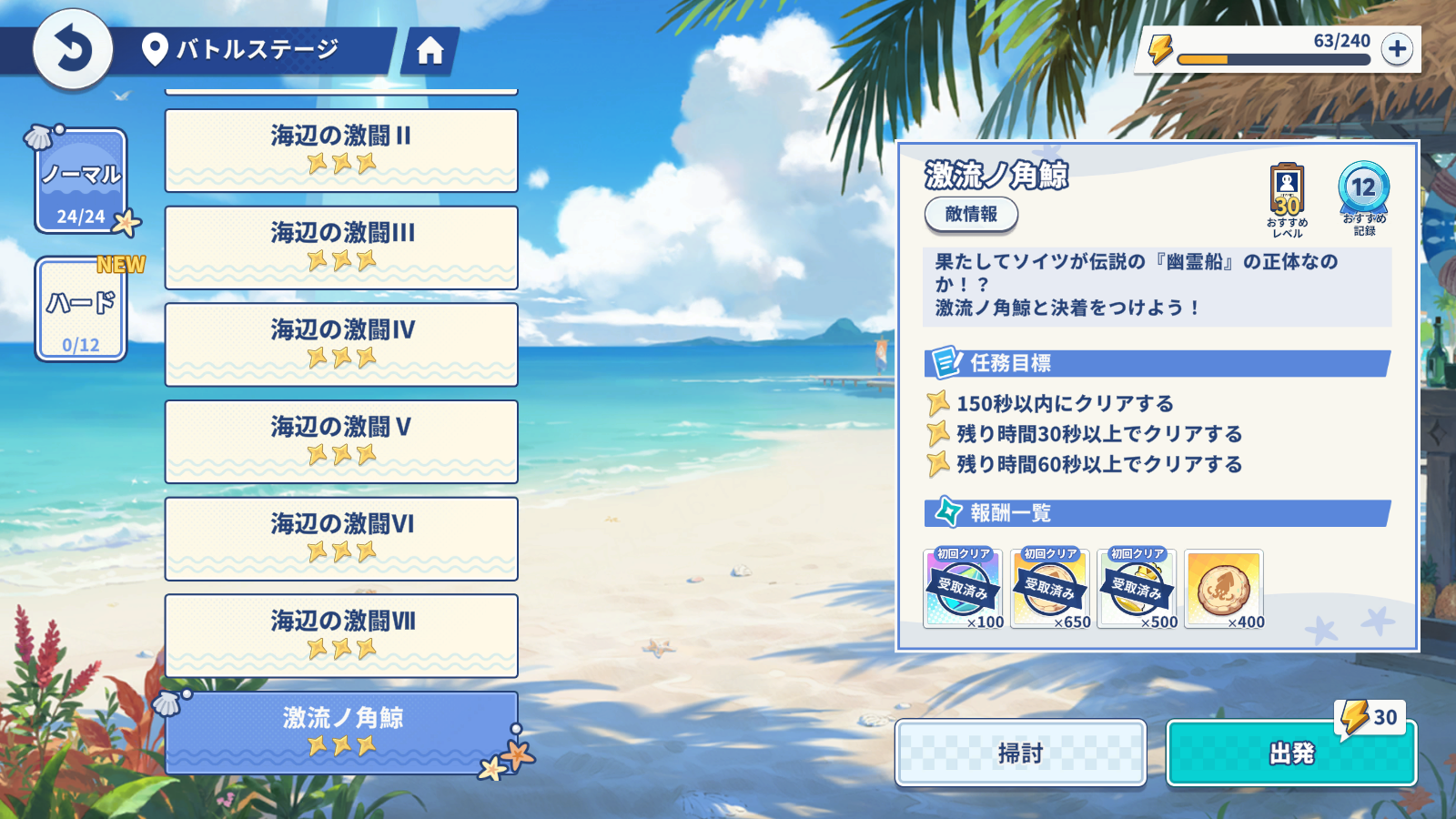This screenshot has height=819, width=1456.
Task: Inspect the x500 first-clear reward
Action: point(1137,589)
